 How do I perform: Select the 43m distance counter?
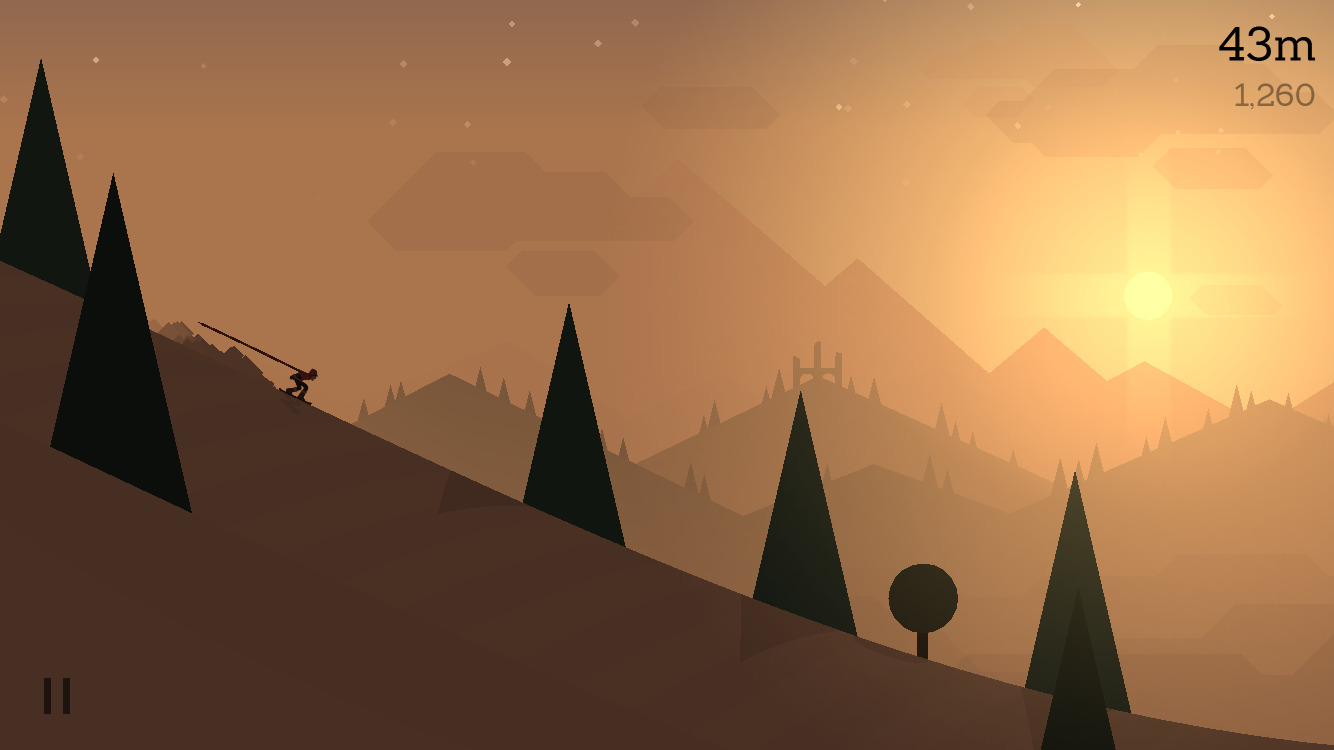coord(1266,42)
